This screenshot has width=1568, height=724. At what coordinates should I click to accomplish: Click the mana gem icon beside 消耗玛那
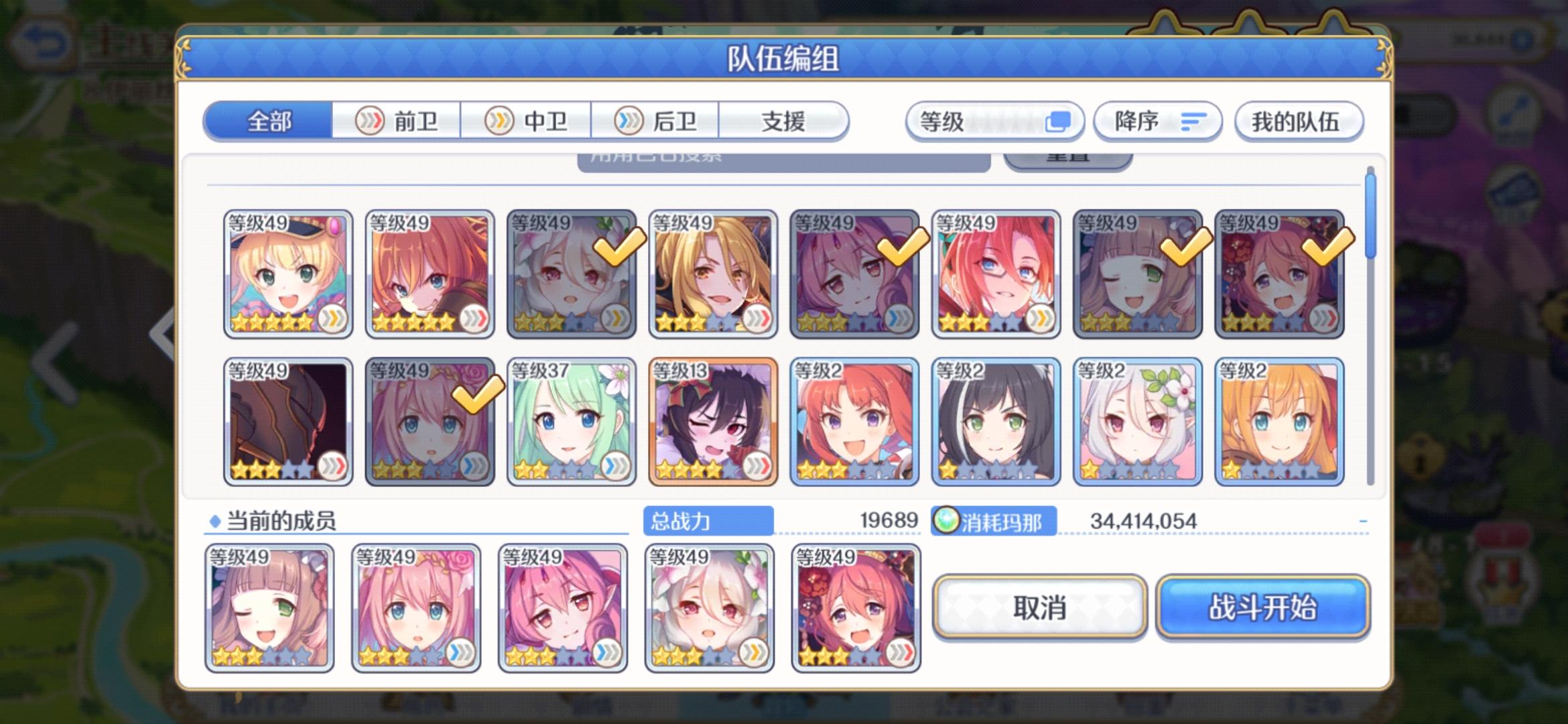tap(946, 520)
